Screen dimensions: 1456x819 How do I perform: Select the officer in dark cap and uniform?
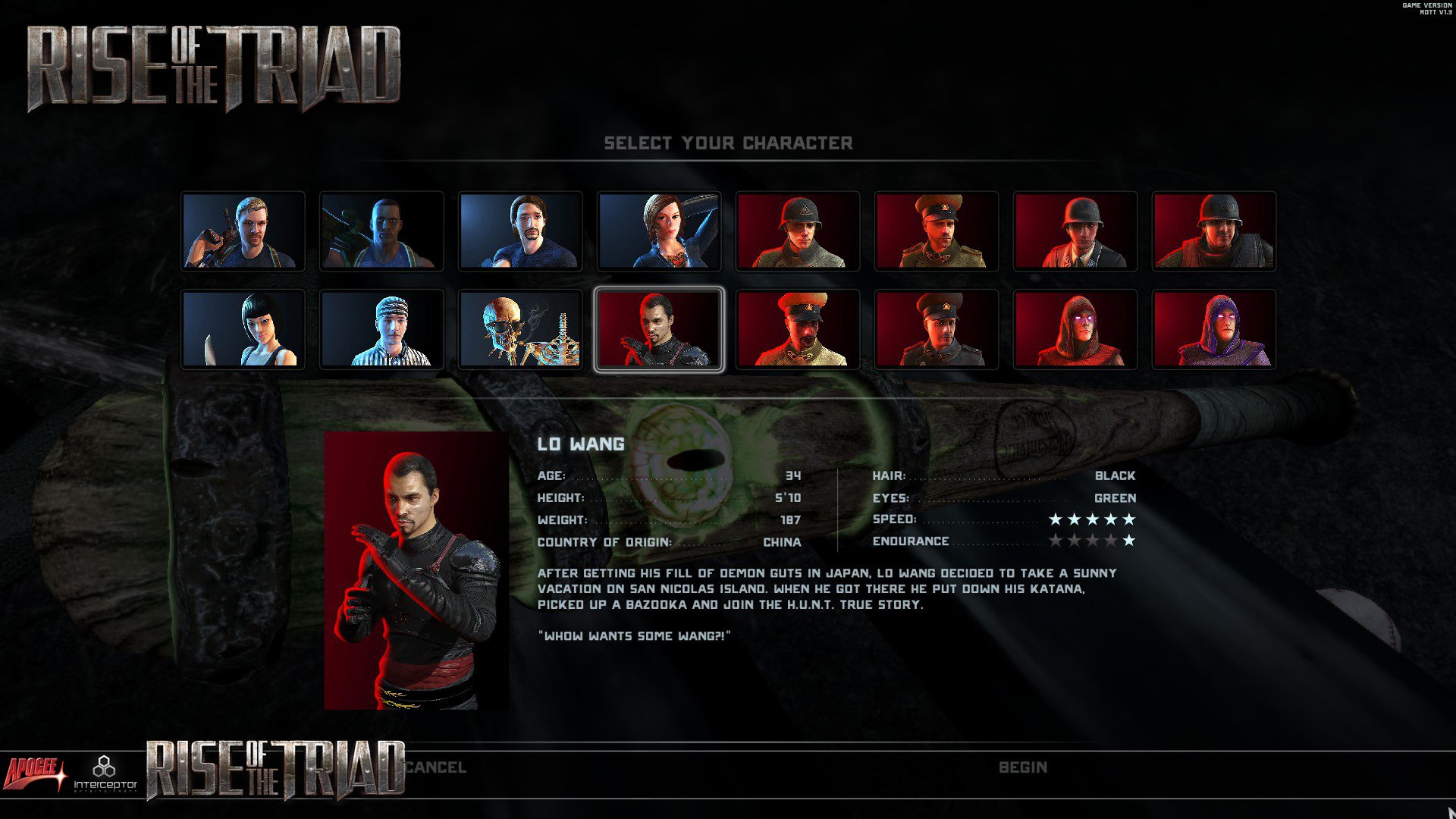(936, 329)
